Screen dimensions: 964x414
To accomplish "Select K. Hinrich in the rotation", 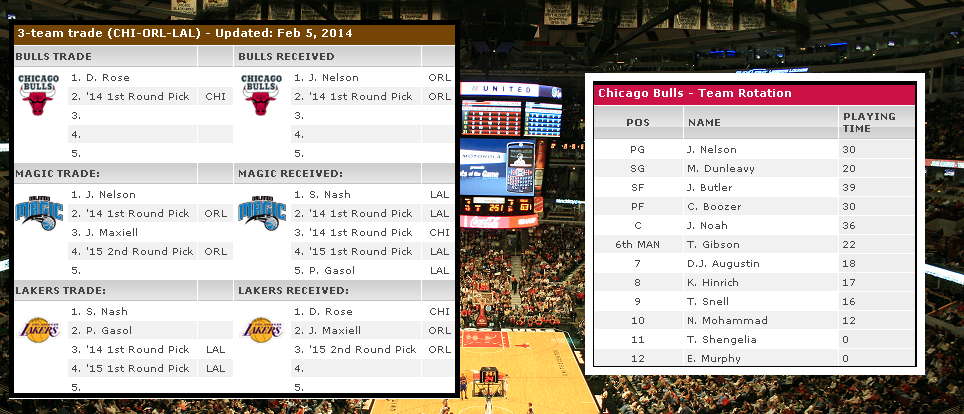I will (x=713, y=283).
